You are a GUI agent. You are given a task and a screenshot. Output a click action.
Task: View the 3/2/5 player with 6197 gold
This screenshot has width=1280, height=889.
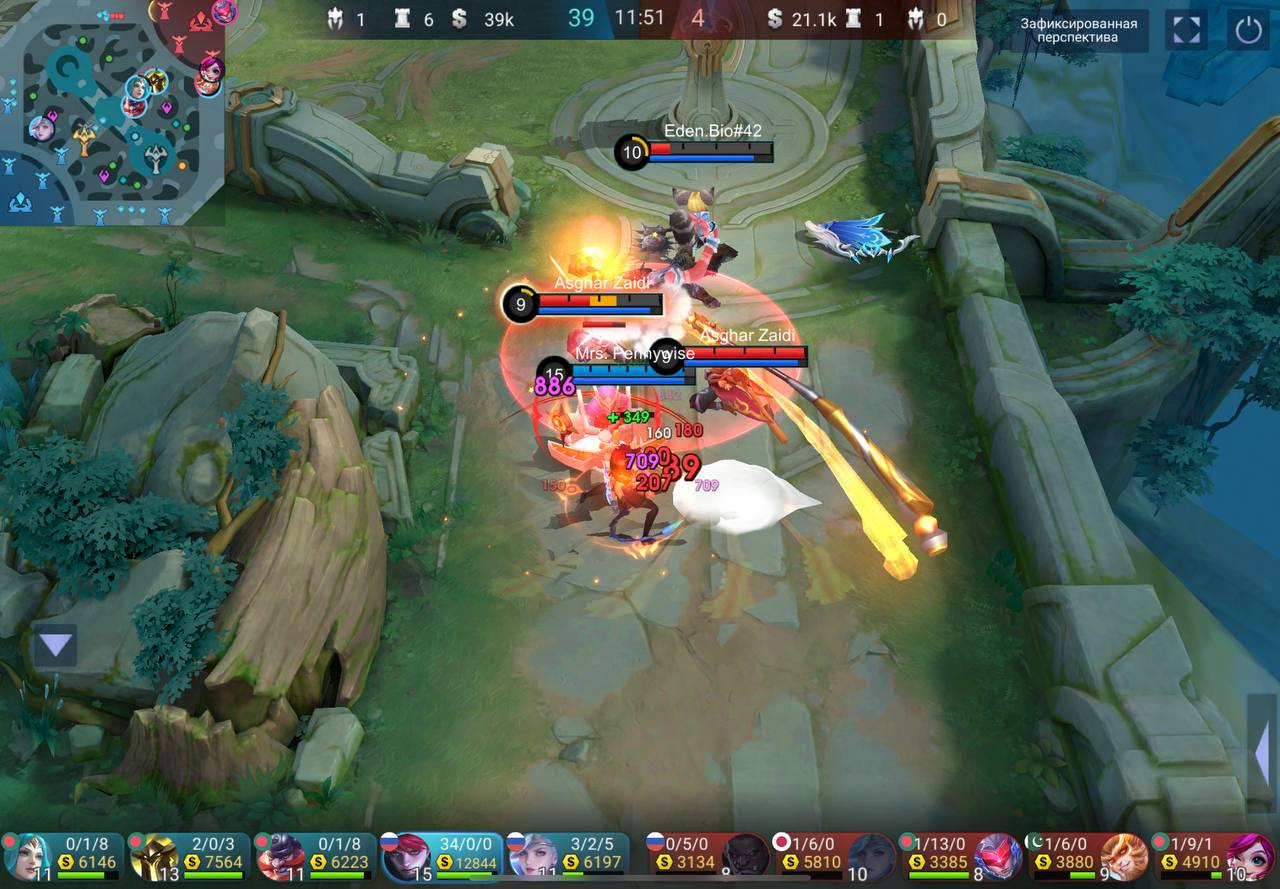567,856
